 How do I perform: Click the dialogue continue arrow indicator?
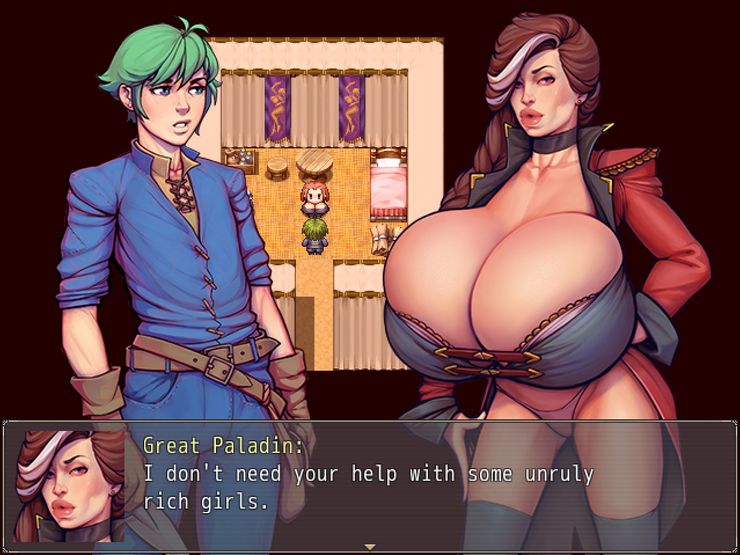370,547
